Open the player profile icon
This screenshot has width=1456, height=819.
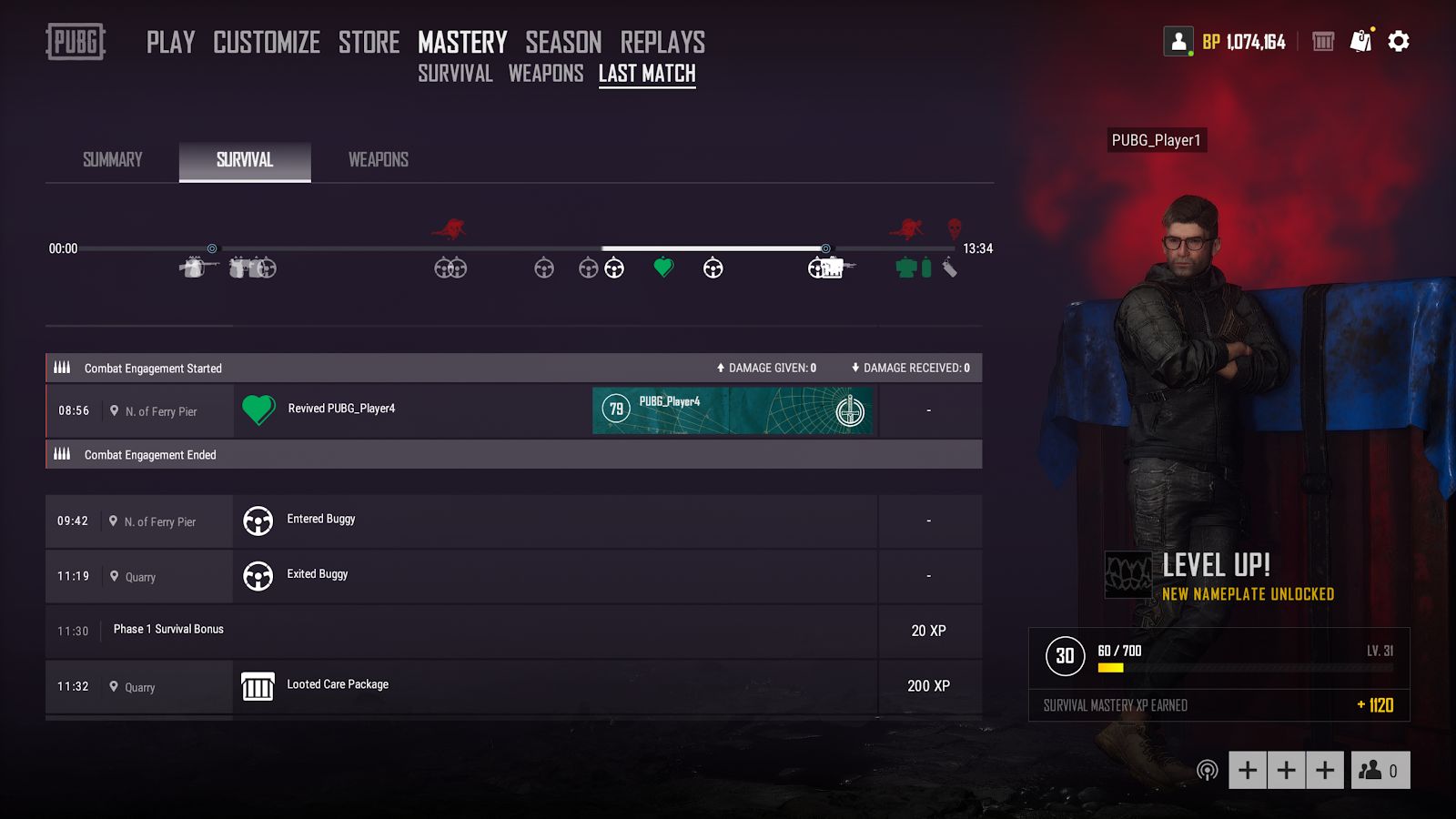click(x=1178, y=42)
